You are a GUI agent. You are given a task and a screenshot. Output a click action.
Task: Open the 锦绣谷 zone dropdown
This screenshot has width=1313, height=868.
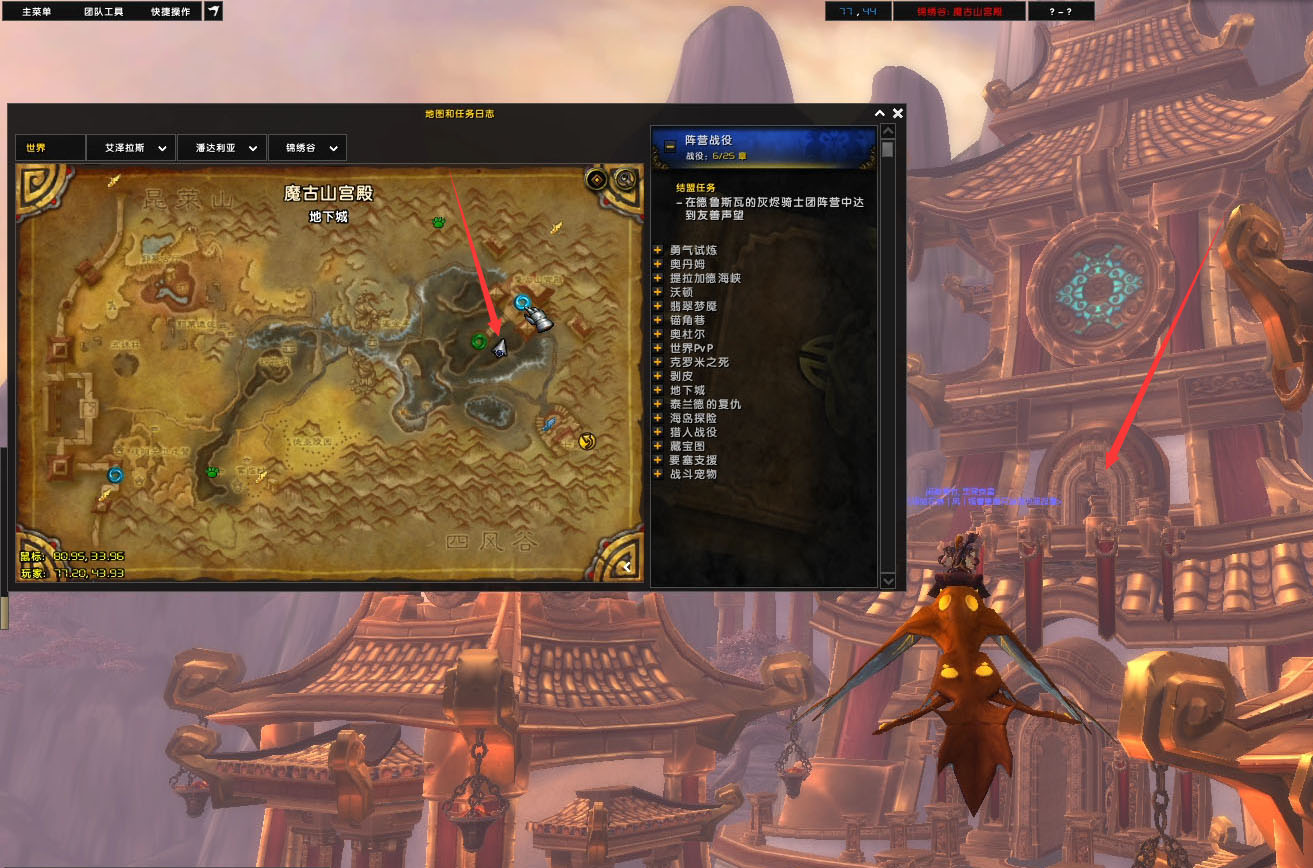pyautogui.click(x=307, y=147)
